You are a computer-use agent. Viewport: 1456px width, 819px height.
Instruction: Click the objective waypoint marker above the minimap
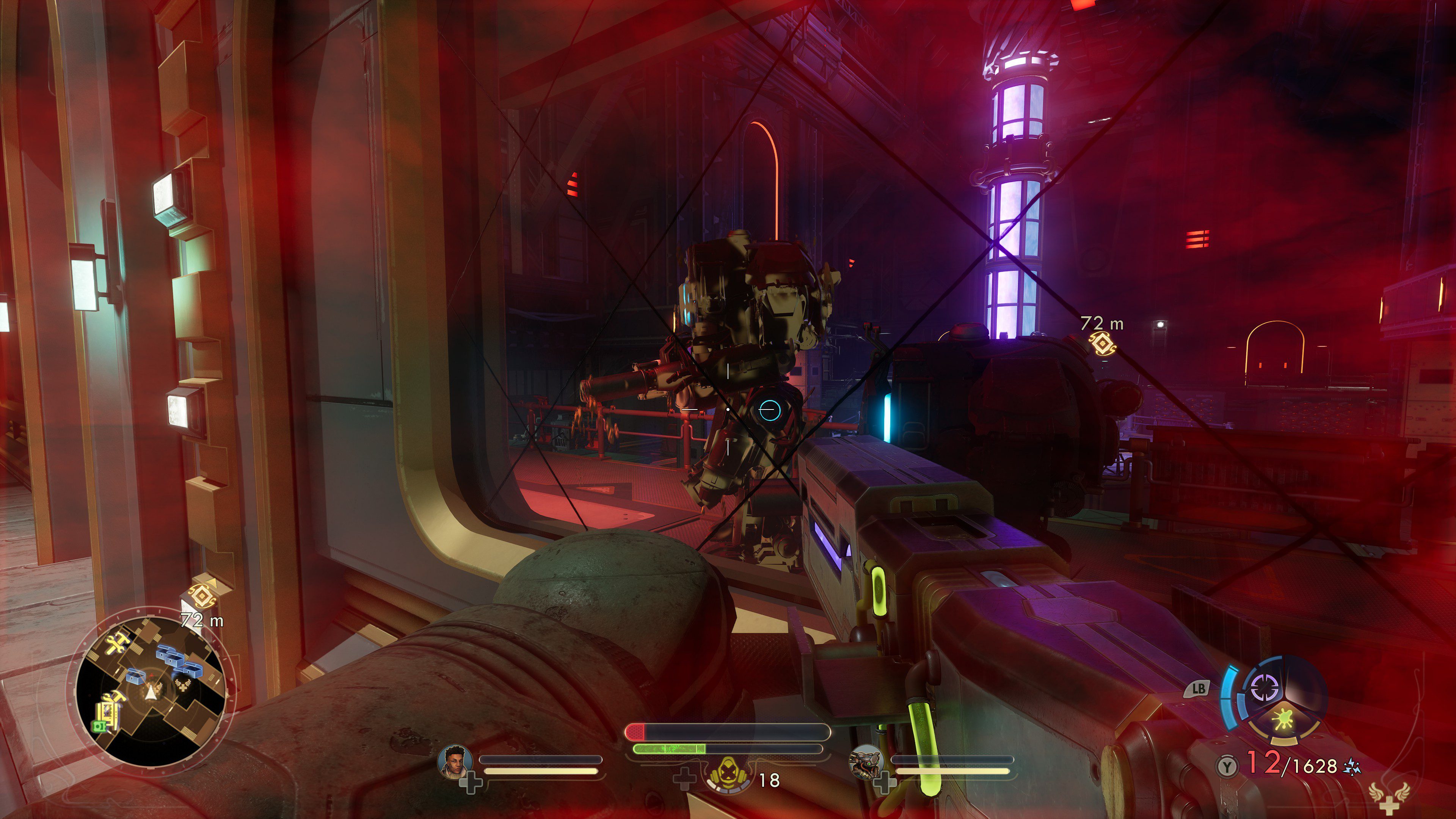(202, 596)
